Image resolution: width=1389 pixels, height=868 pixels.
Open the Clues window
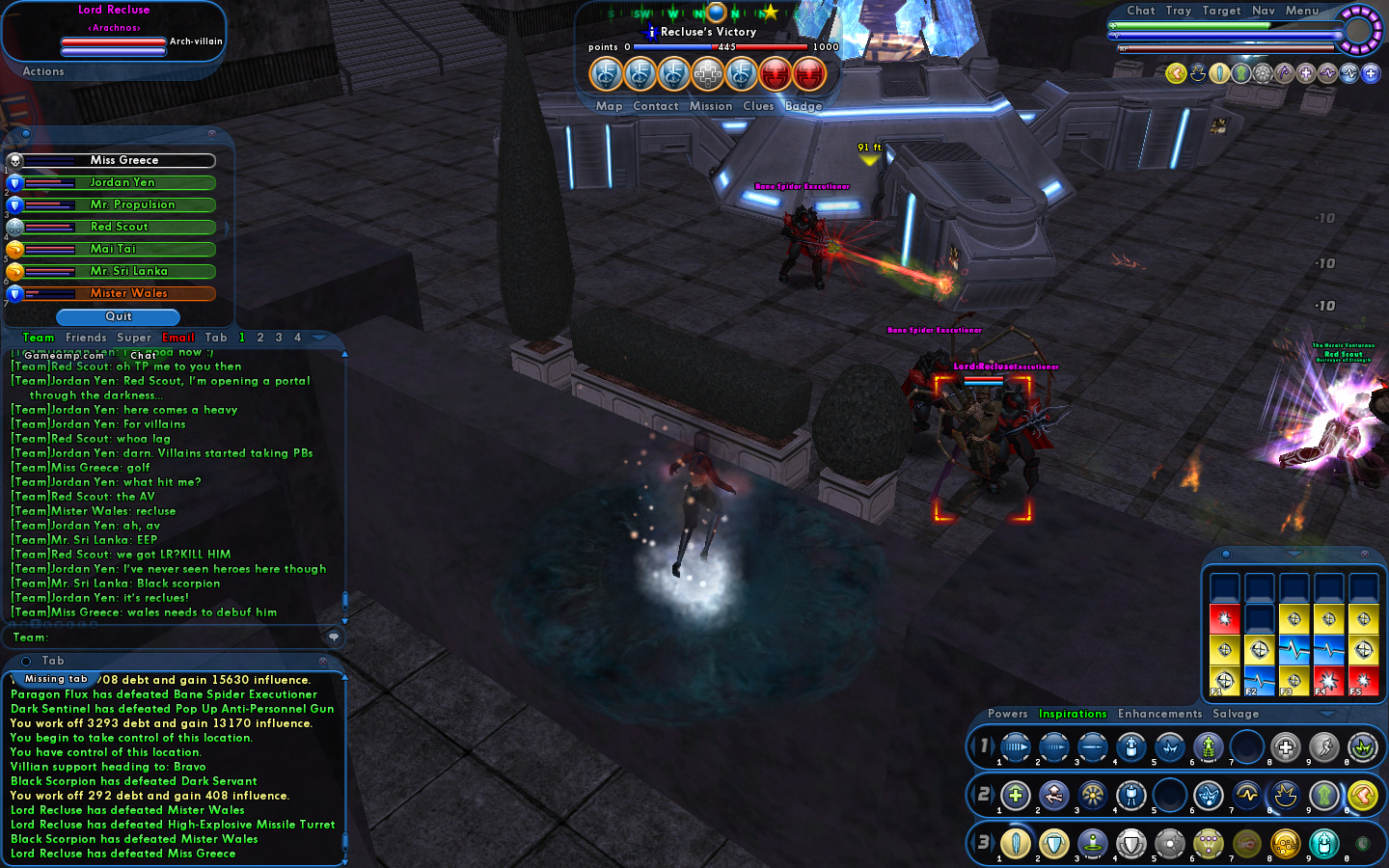coord(758,106)
